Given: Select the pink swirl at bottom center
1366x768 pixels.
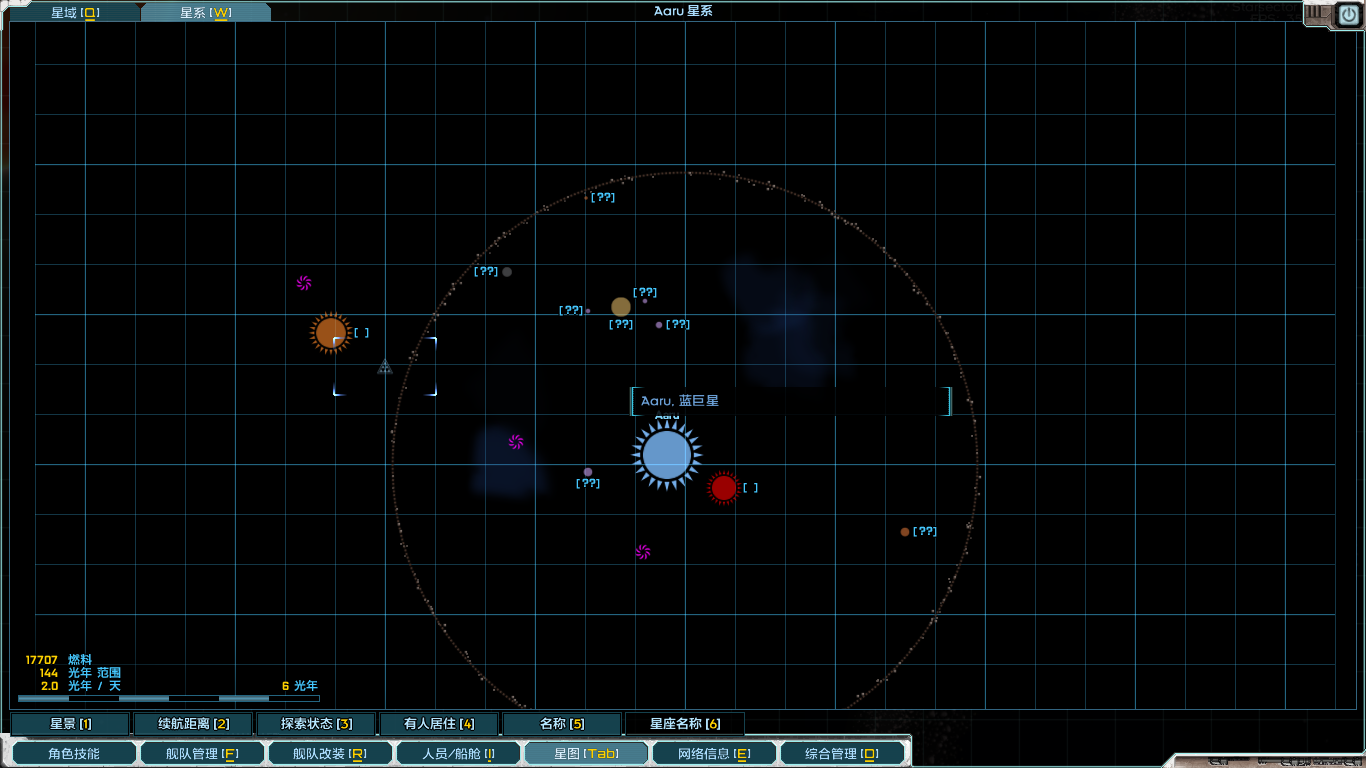Looking at the screenshot, I should click(641, 550).
